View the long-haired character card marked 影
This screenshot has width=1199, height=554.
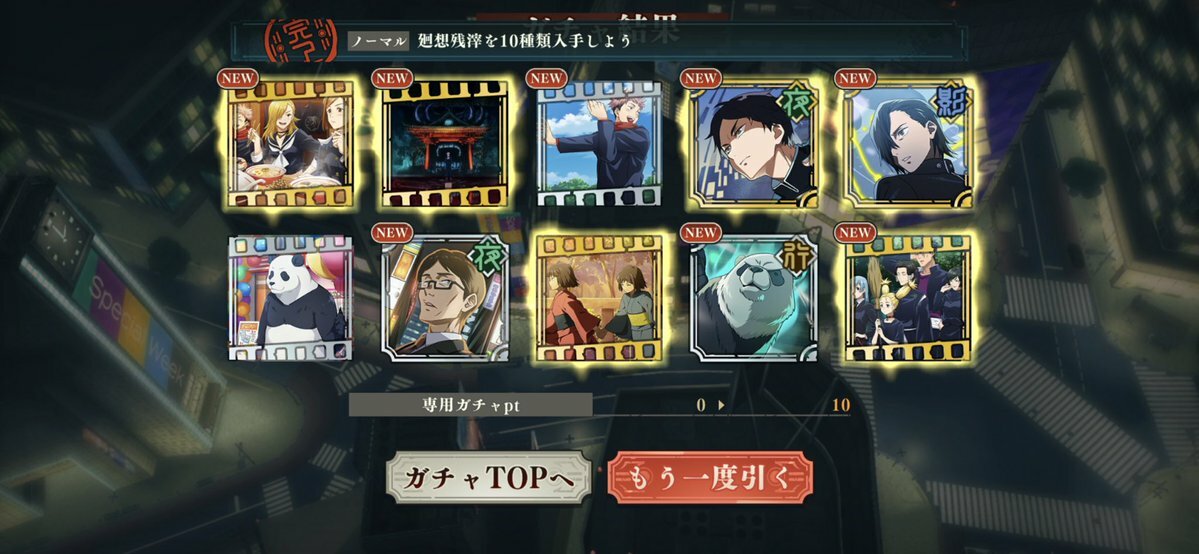pos(907,143)
